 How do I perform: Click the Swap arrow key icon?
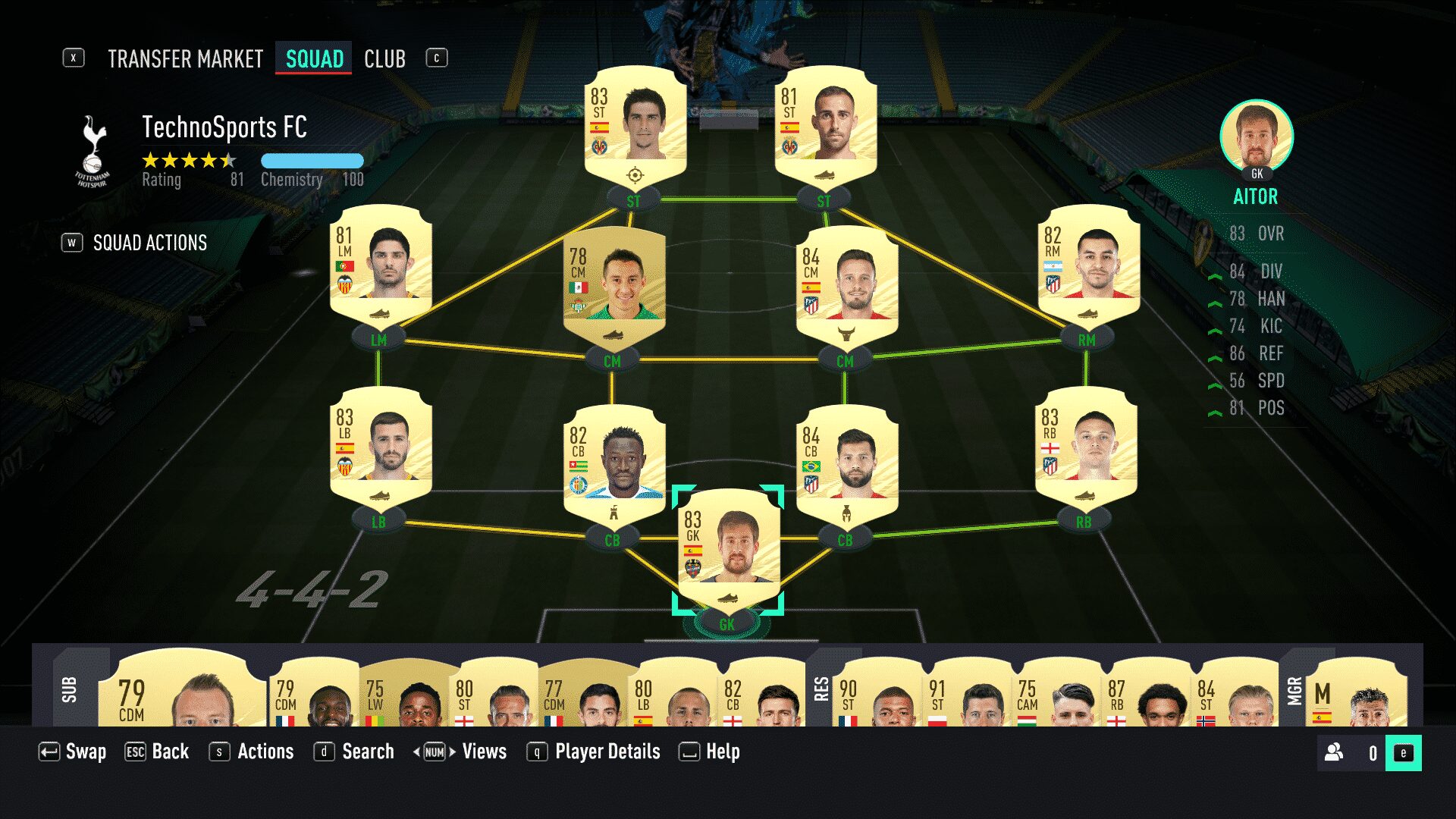(49, 752)
